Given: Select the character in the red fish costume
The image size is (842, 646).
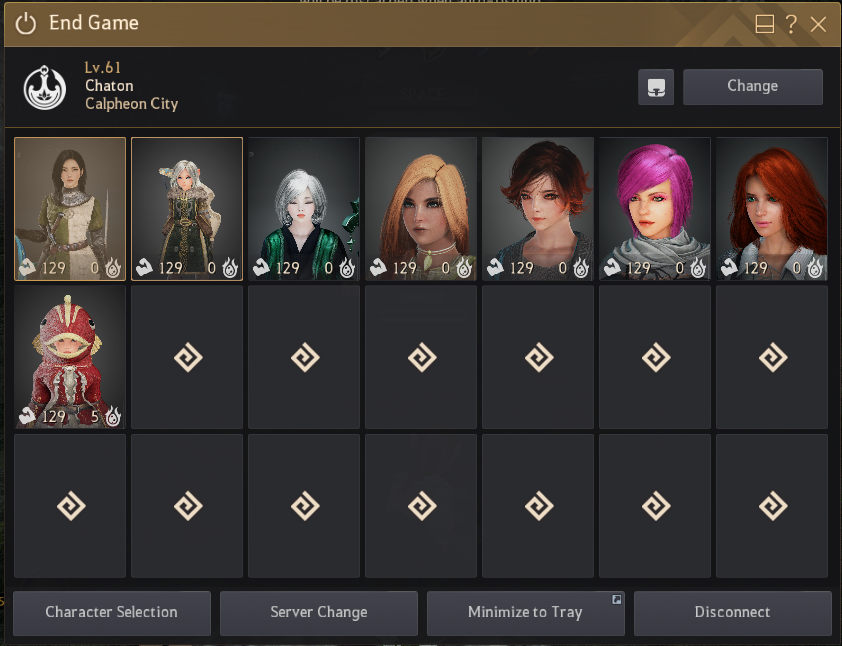Looking at the screenshot, I should [x=70, y=357].
